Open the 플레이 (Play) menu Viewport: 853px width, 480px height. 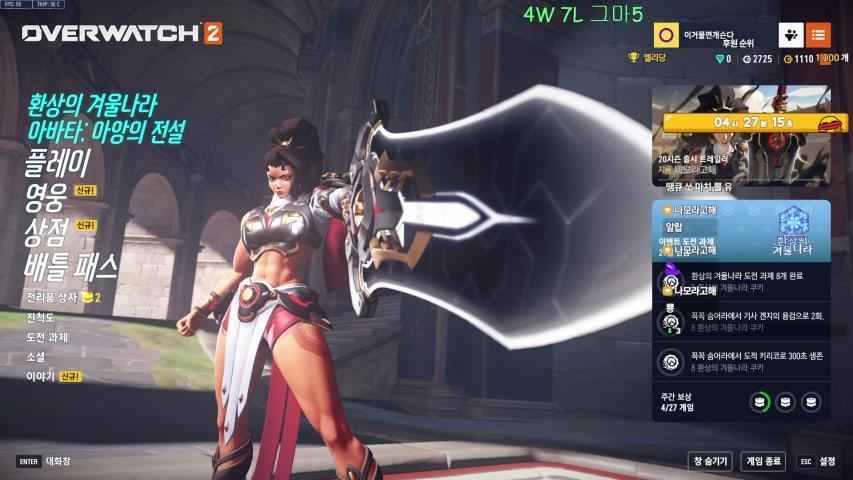point(58,161)
